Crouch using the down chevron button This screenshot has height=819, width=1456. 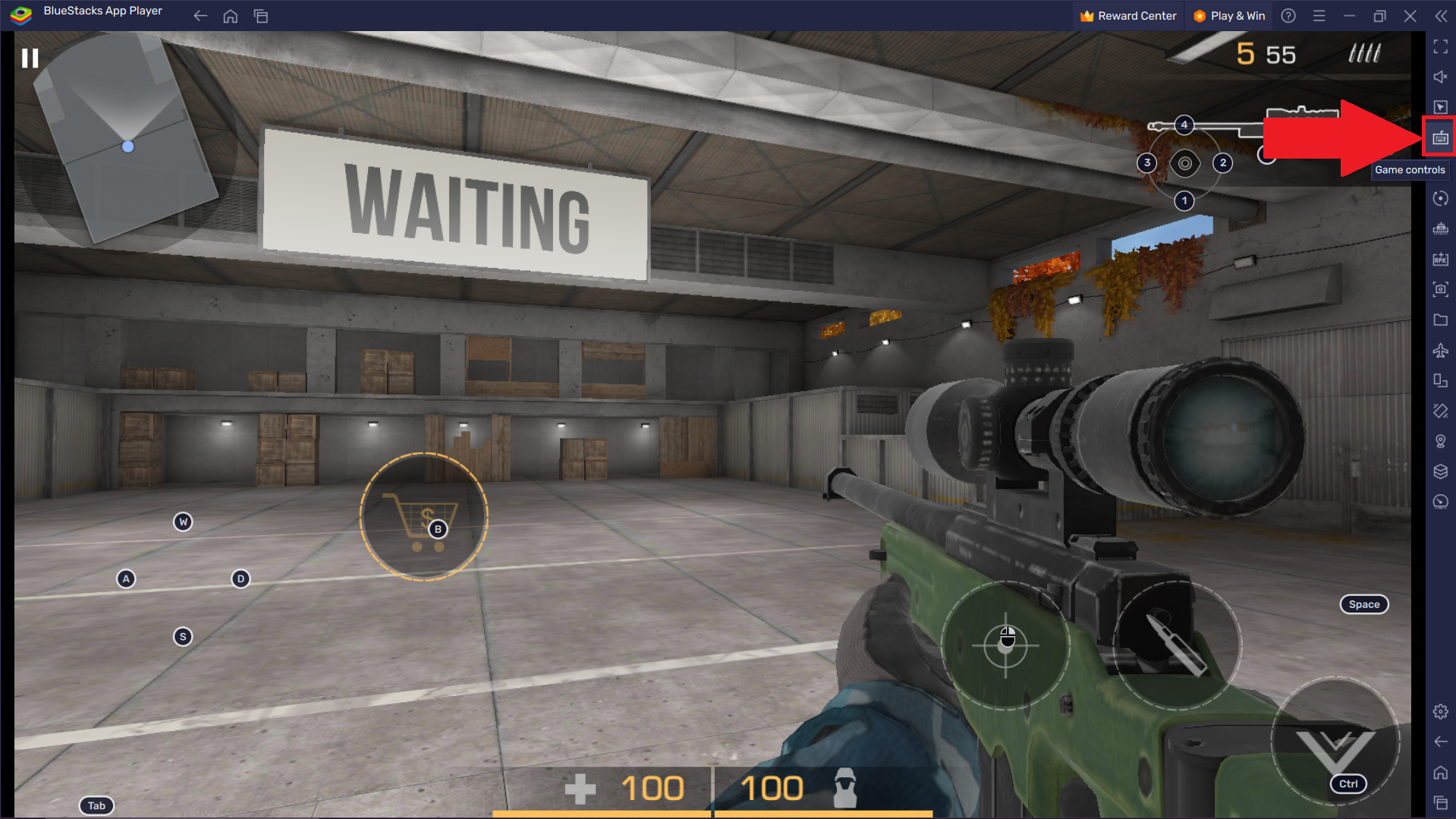point(1335,742)
